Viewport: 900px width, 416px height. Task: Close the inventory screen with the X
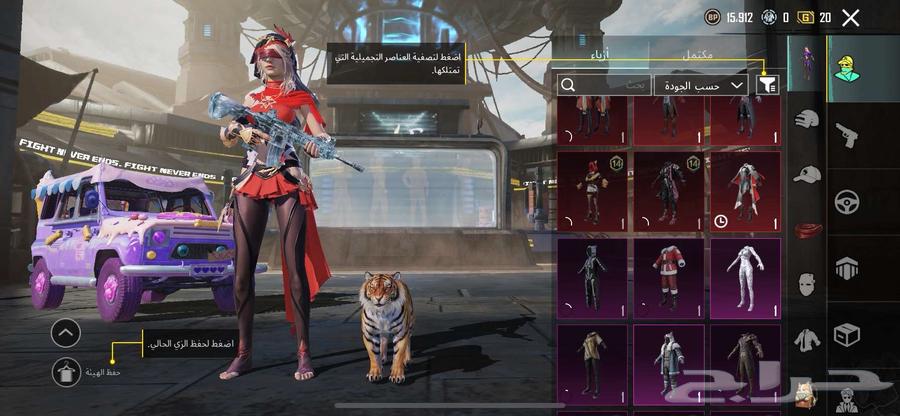tap(850, 17)
